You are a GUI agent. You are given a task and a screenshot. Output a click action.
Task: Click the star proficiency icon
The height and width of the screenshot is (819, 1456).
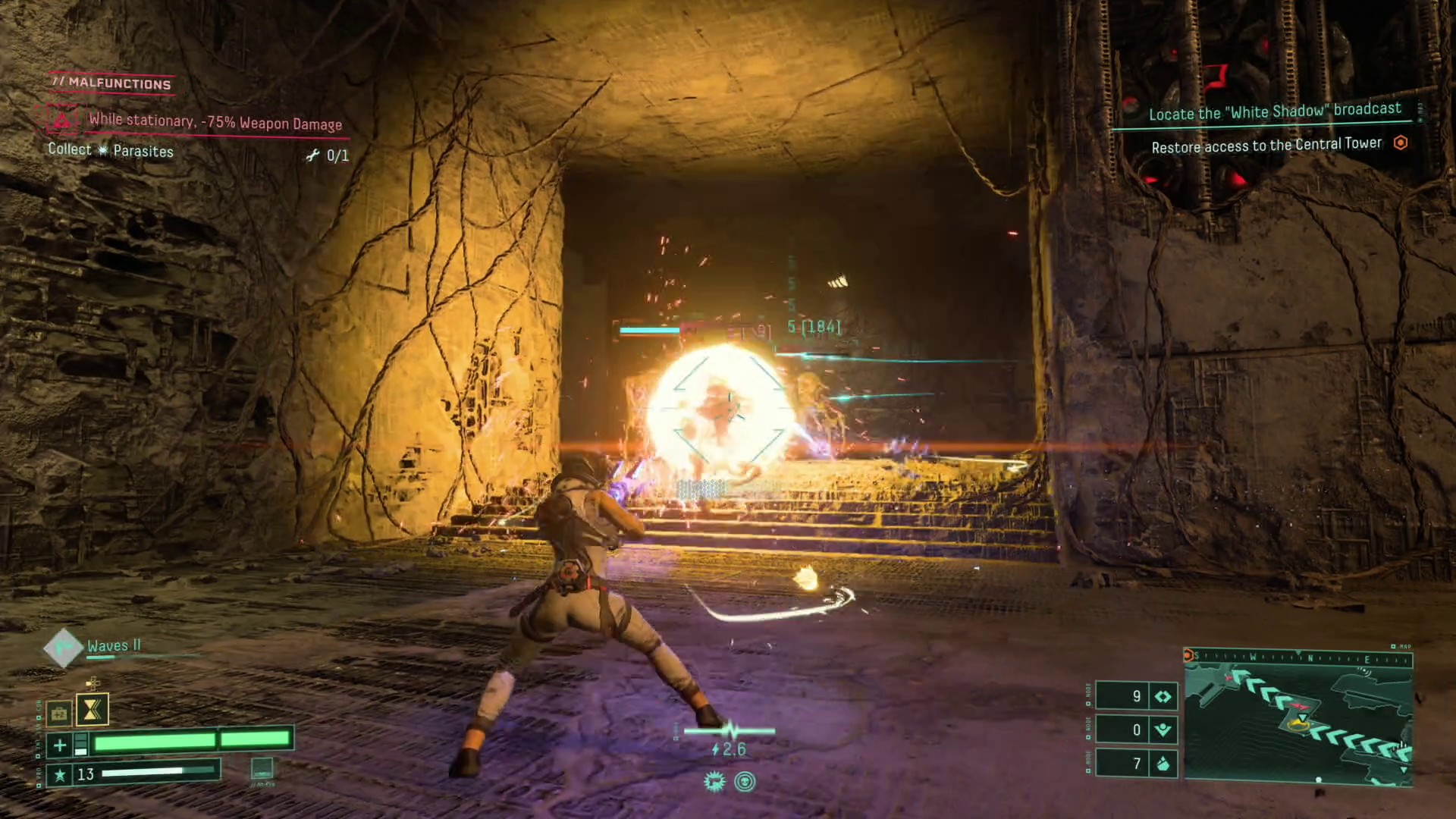click(59, 774)
